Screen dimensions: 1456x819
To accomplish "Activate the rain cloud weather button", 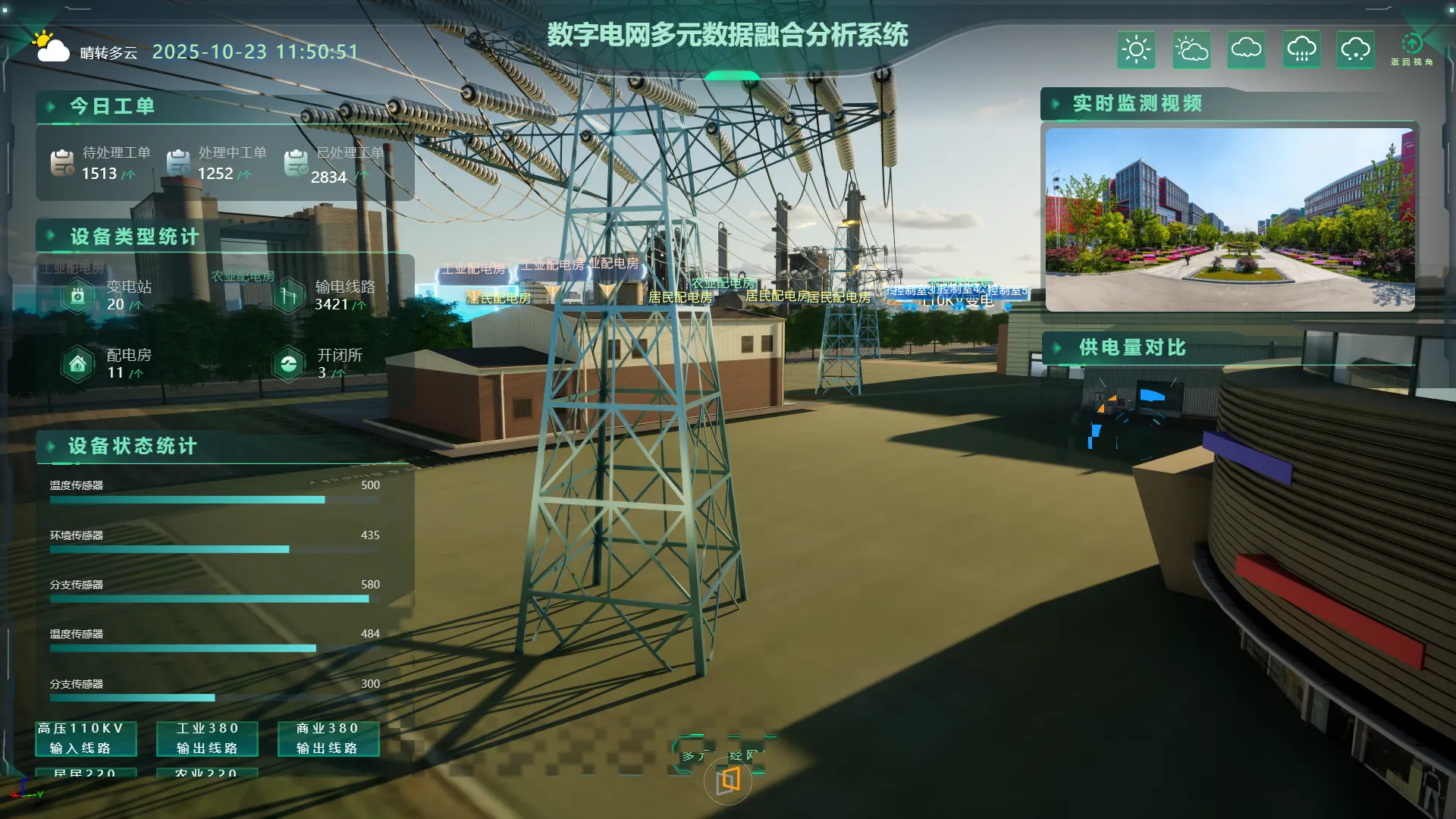I will click(1301, 50).
